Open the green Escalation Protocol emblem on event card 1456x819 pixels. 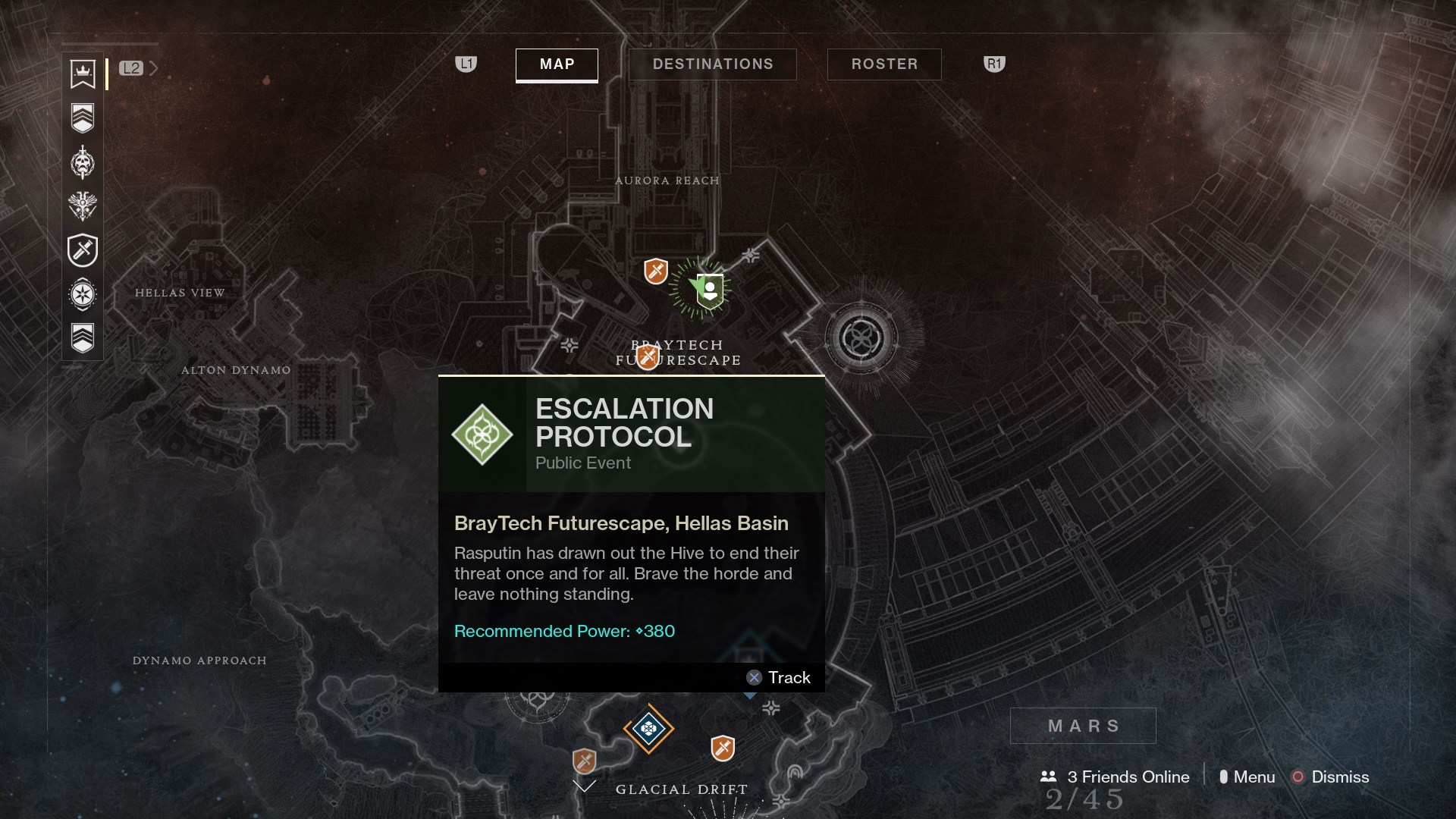pyautogui.click(x=482, y=434)
